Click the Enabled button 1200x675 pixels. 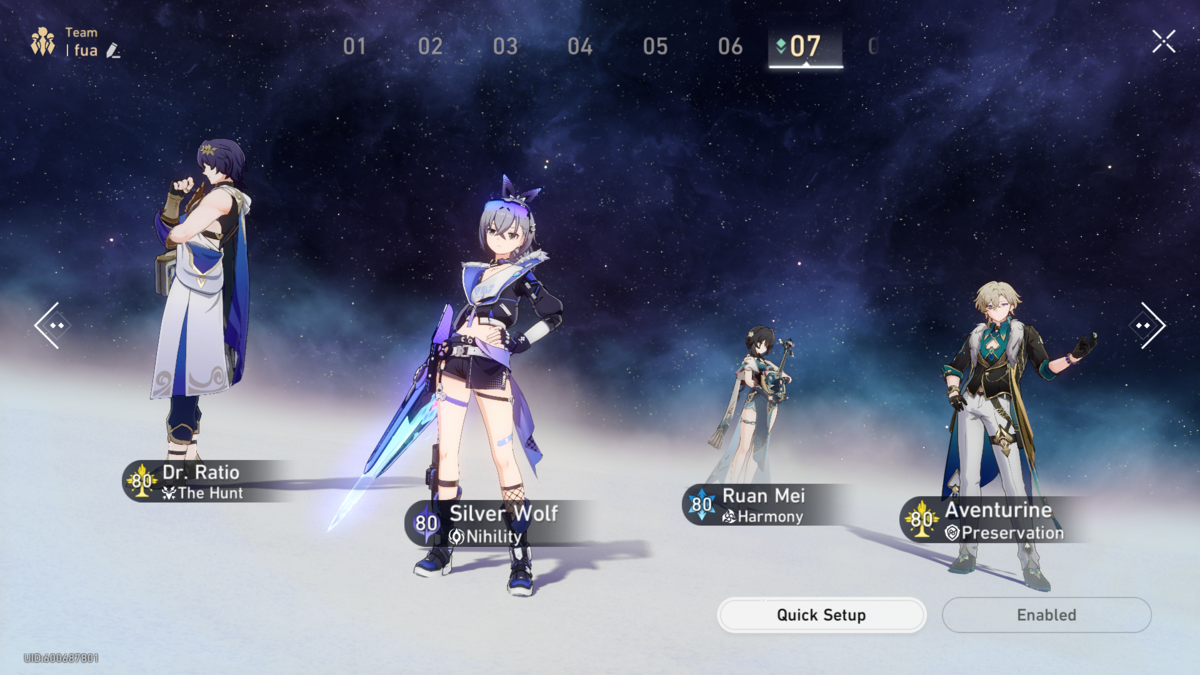(1046, 615)
